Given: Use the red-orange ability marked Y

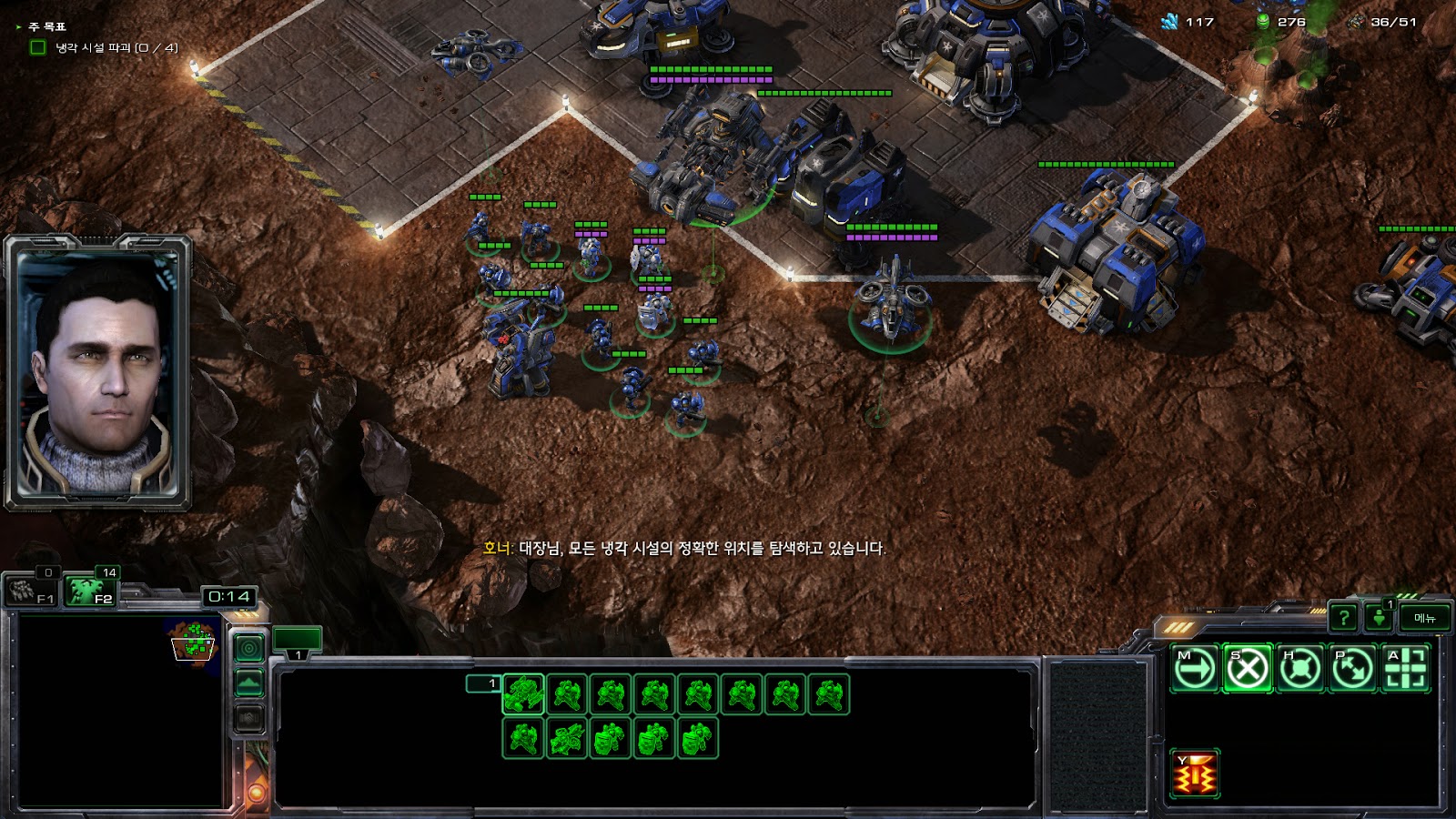Looking at the screenshot, I should coord(1195,774).
